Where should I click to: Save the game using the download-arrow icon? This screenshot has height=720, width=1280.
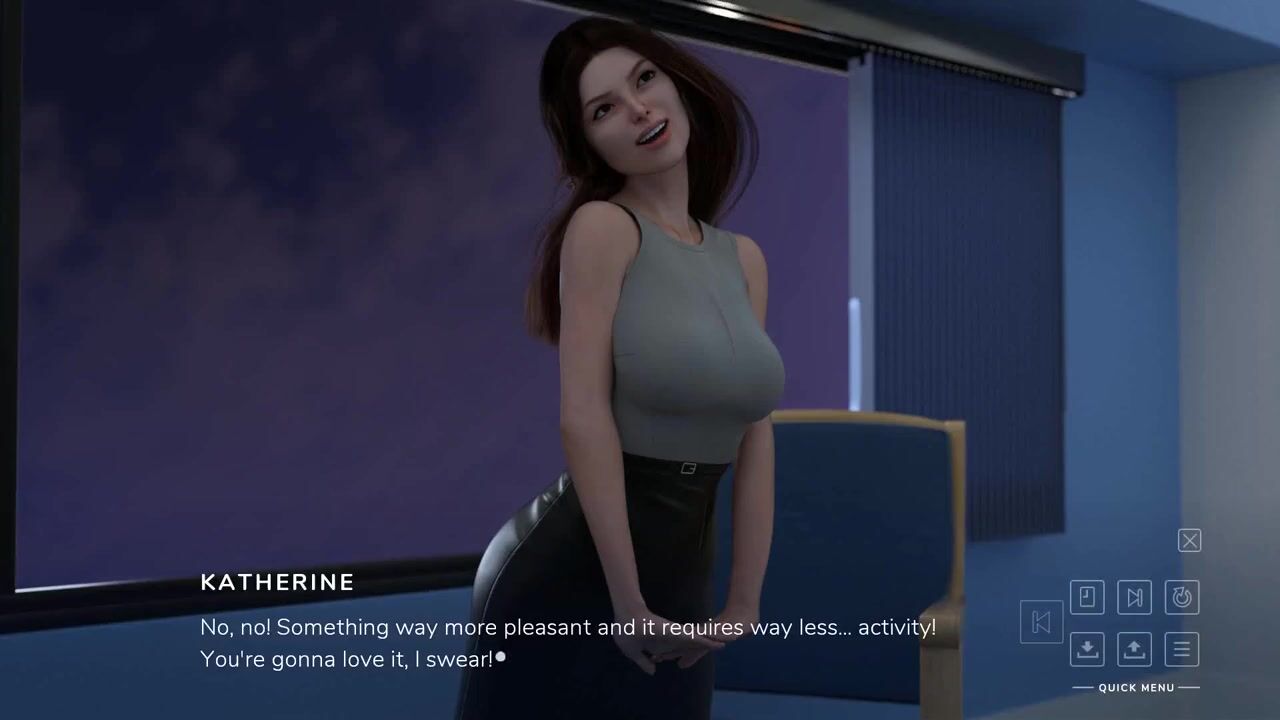click(x=1087, y=649)
